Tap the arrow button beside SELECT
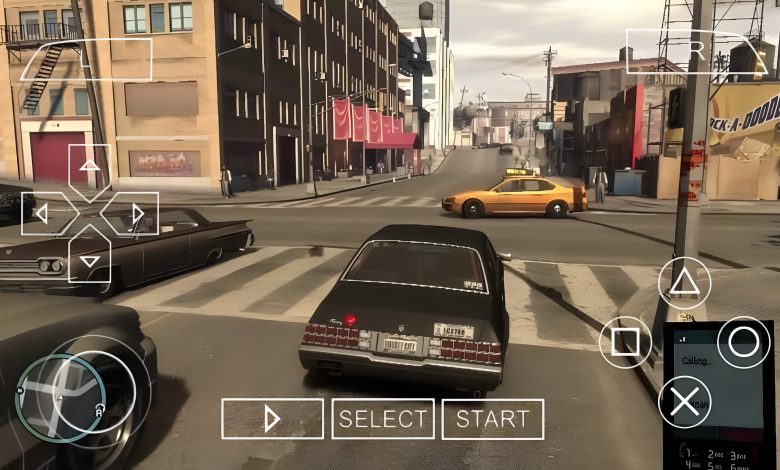The height and width of the screenshot is (470, 780). coord(272,419)
